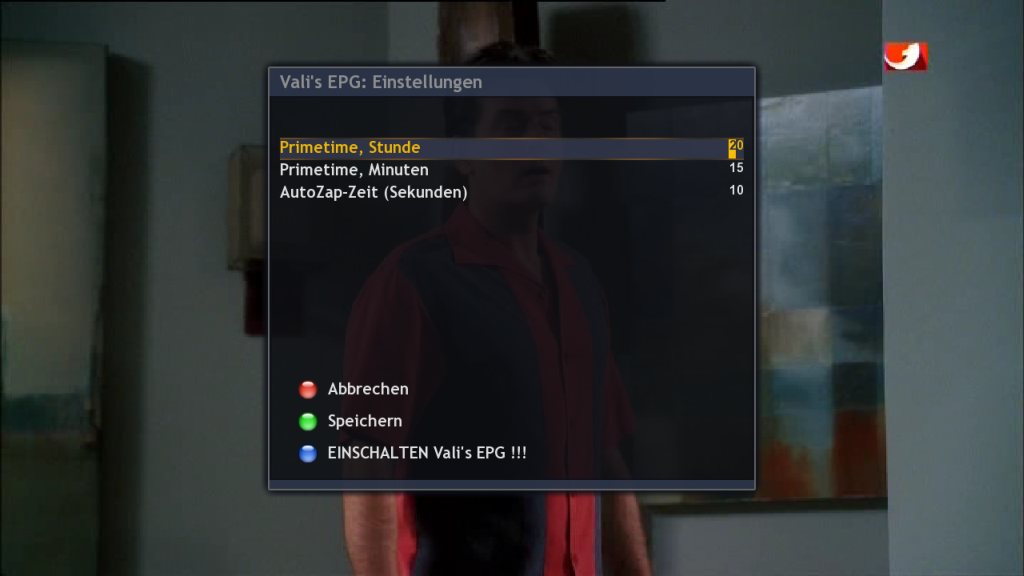The image size is (1024, 576).
Task: Edit the Primetime minutes value 15
Action: pos(736,169)
